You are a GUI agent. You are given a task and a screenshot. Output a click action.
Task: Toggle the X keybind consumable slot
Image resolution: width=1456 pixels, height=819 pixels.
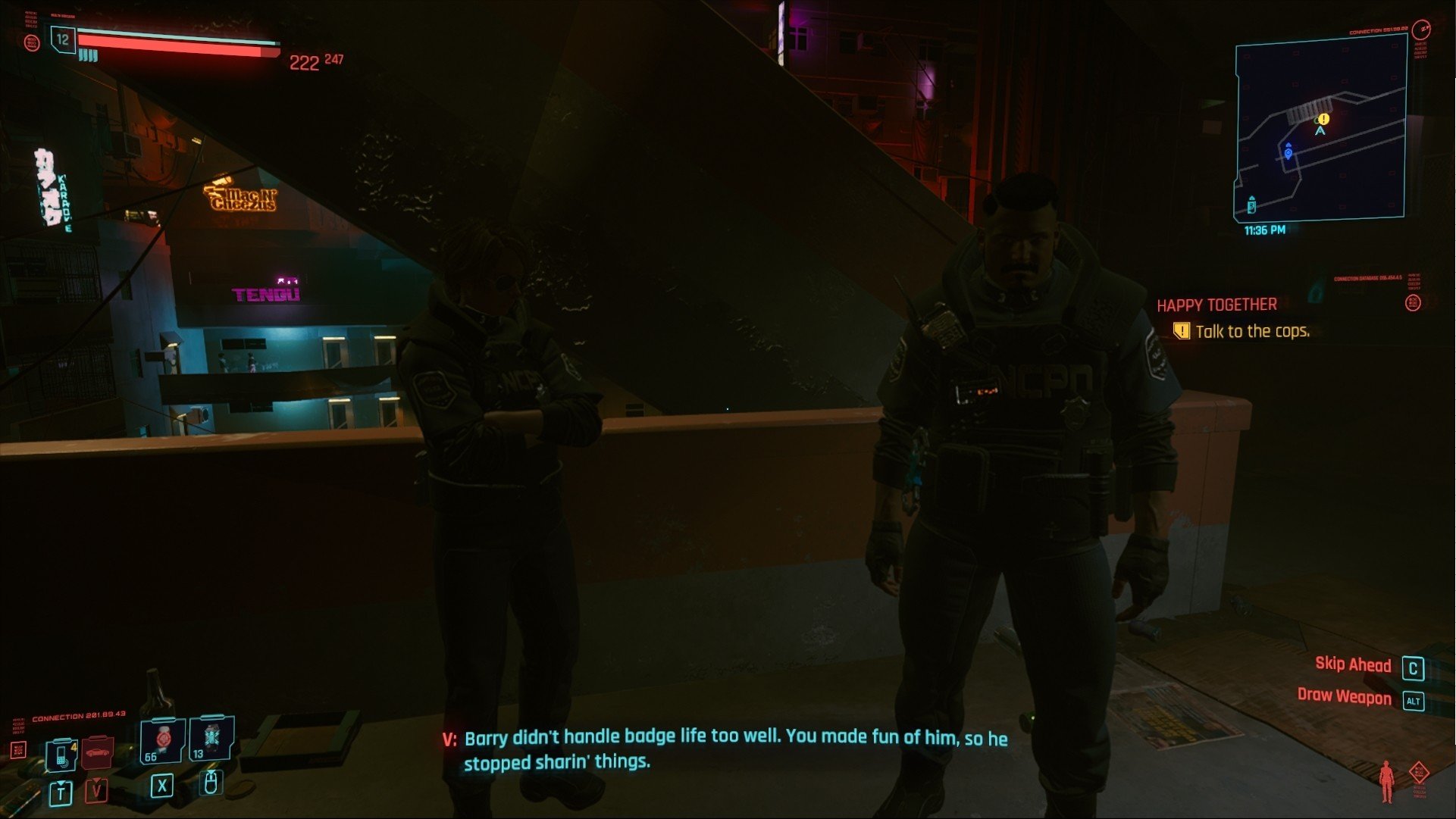(162, 786)
